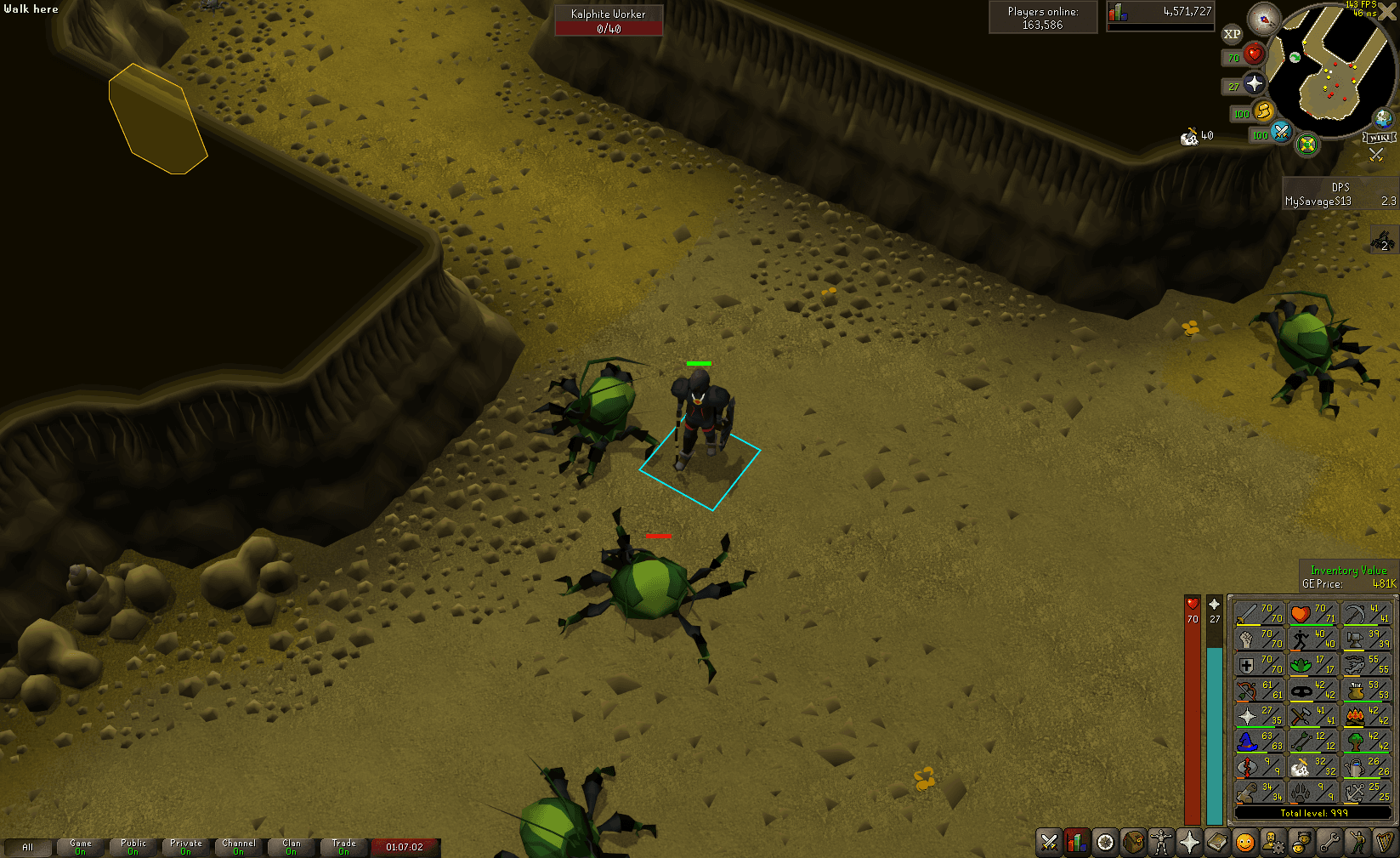
Task: Open the skills panel bar-chart icon
Action: [1079, 844]
